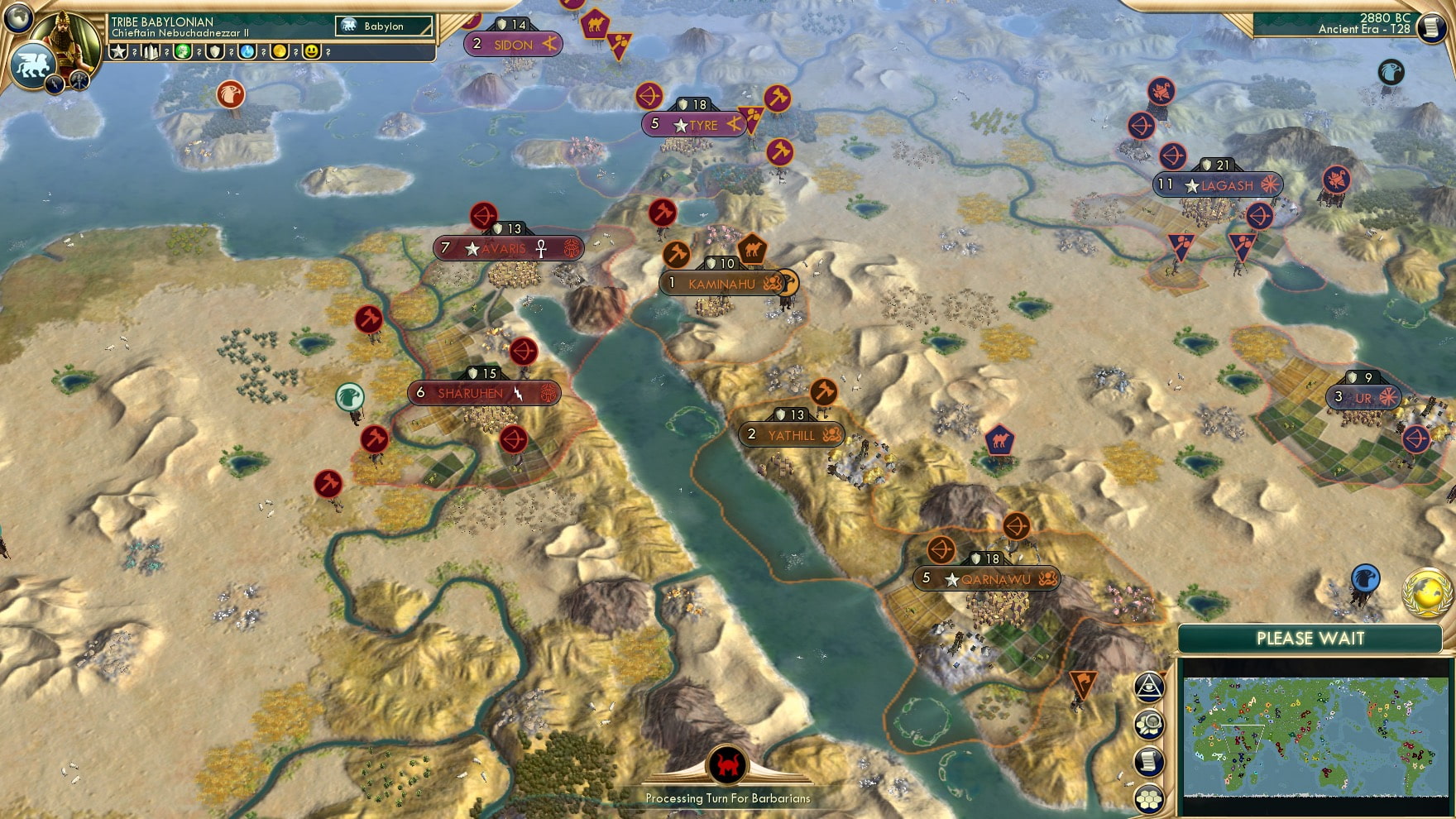1456x819 pixels.
Task: Click the yellow smiley happiness icon
Action: [x=312, y=52]
